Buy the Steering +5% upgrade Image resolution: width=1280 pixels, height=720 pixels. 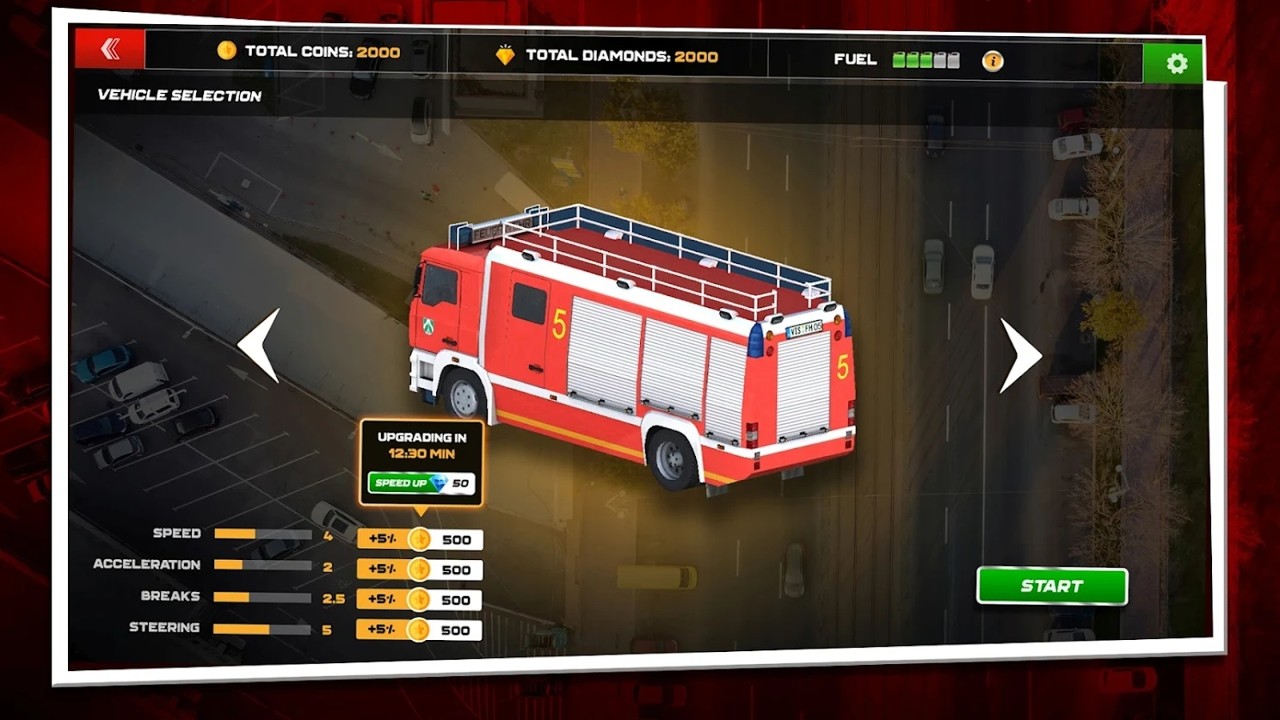click(x=420, y=630)
